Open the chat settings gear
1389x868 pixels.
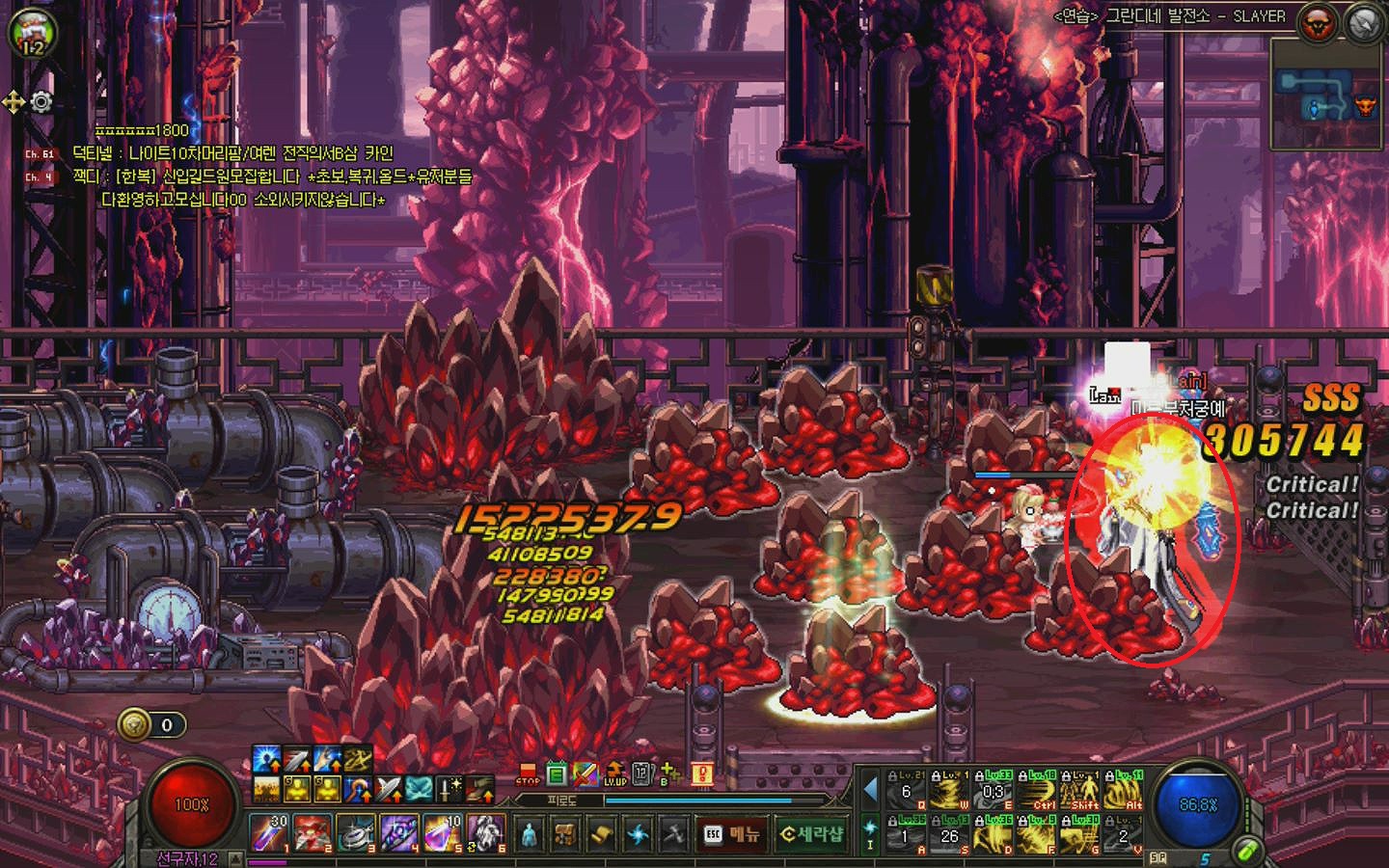pyautogui.click(x=41, y=102)
